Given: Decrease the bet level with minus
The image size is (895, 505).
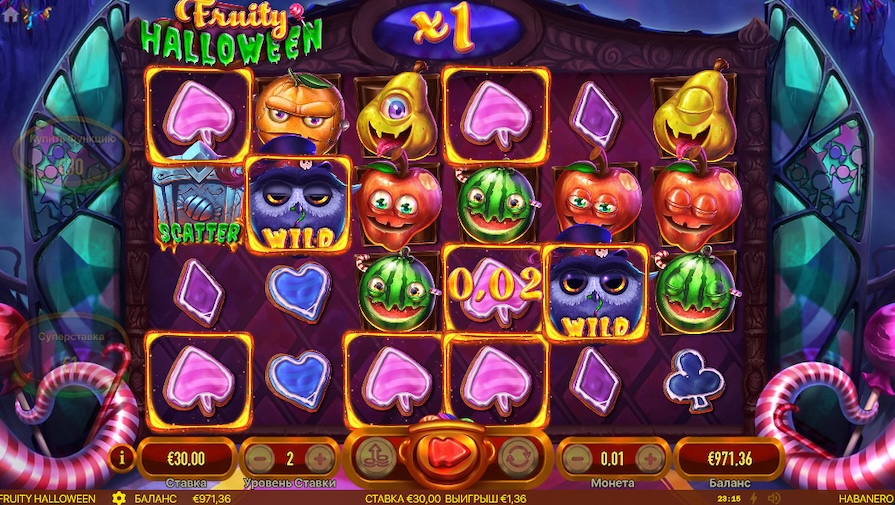Looking at the screenshot, I should (x=258, y=459).
